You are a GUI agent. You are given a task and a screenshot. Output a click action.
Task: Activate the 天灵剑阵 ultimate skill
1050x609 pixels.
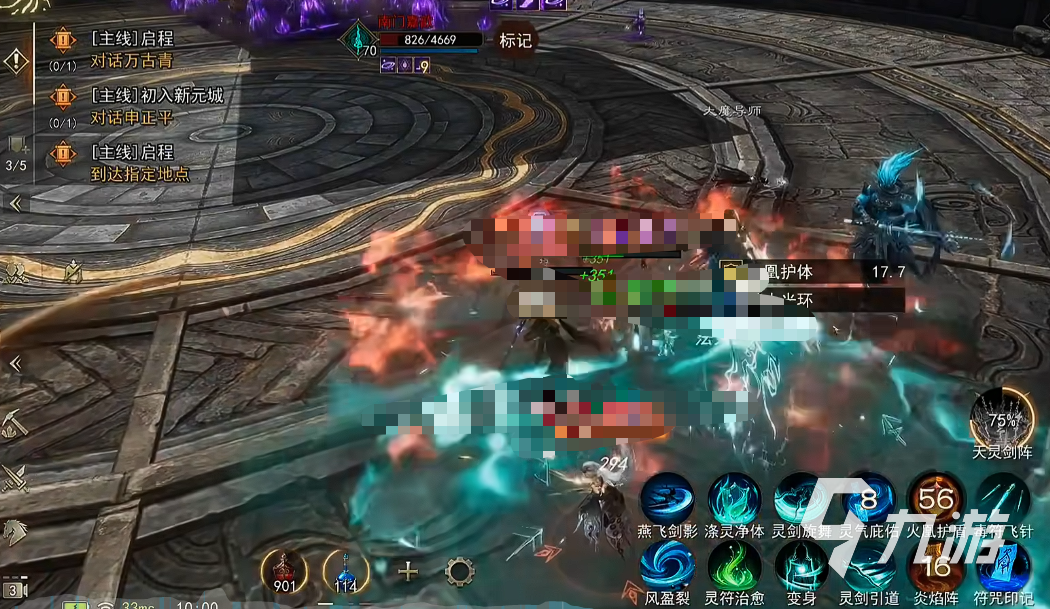tap(1002, 418)
